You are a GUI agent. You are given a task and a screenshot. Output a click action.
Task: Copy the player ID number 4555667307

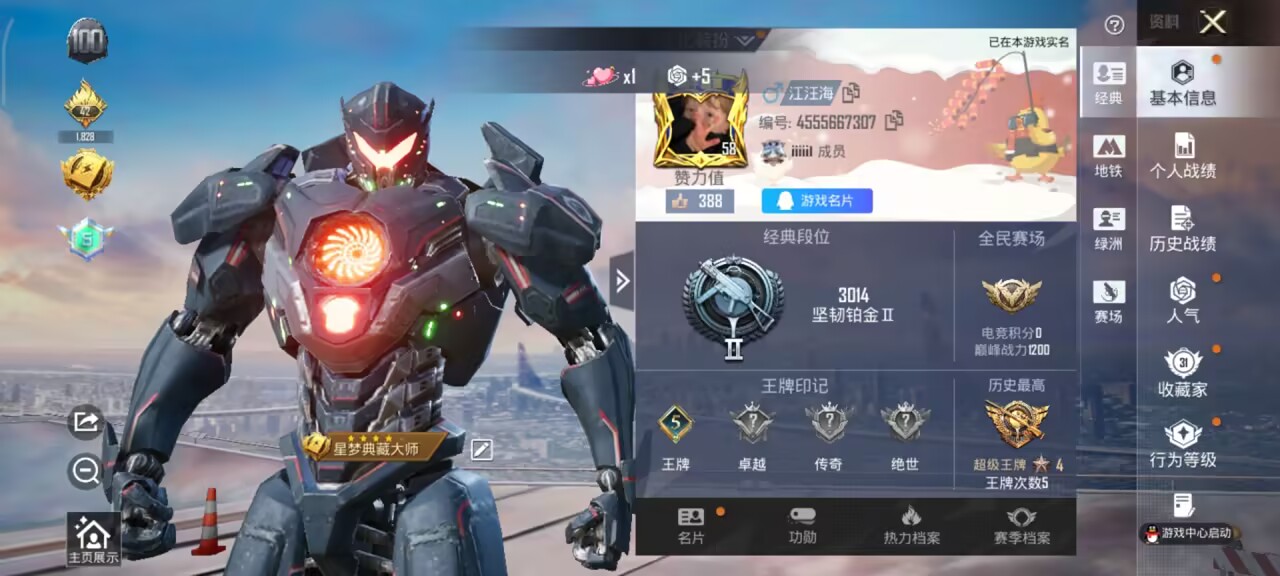(x=894, y=122)
